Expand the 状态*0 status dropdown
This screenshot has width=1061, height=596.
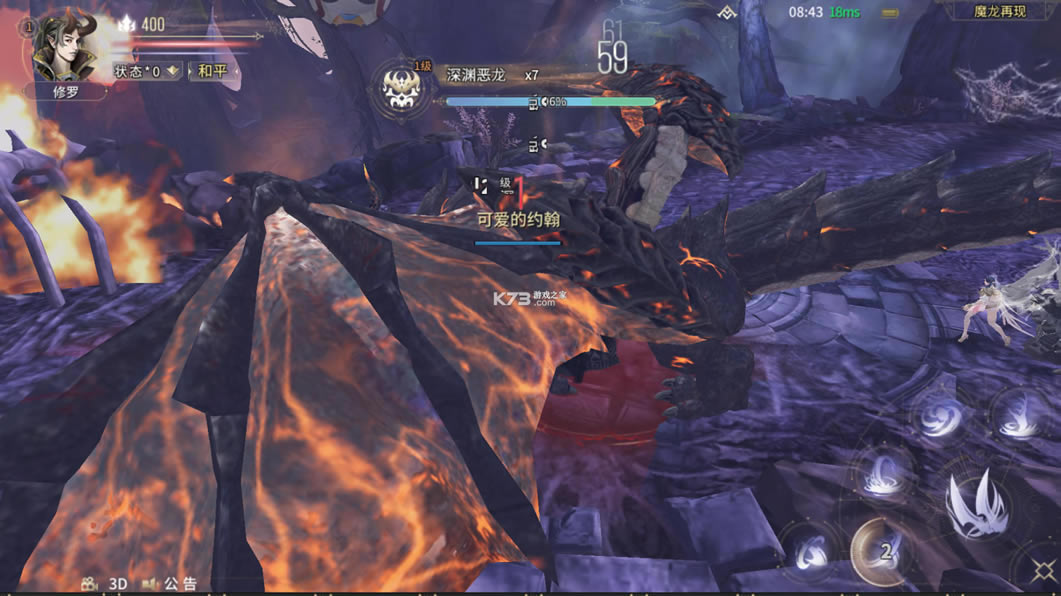[146, 71]
